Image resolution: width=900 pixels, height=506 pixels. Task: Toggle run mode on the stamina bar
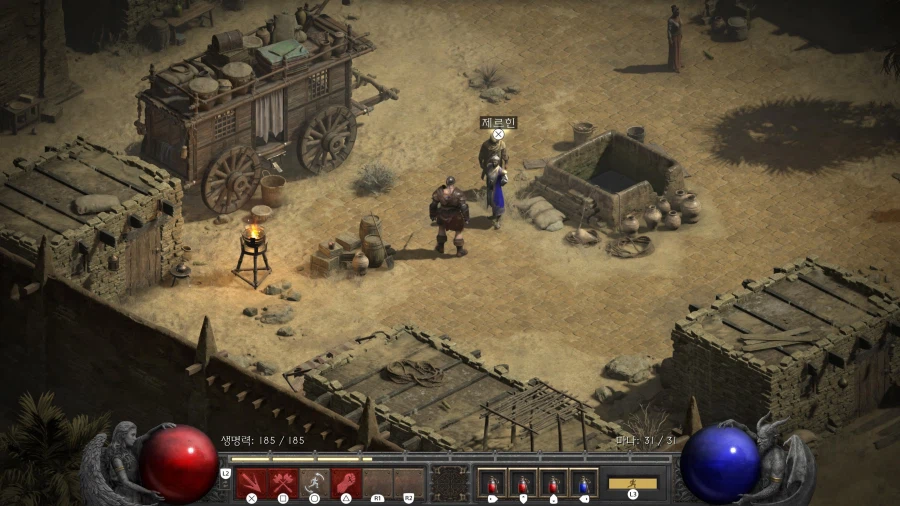pos(633,483)
